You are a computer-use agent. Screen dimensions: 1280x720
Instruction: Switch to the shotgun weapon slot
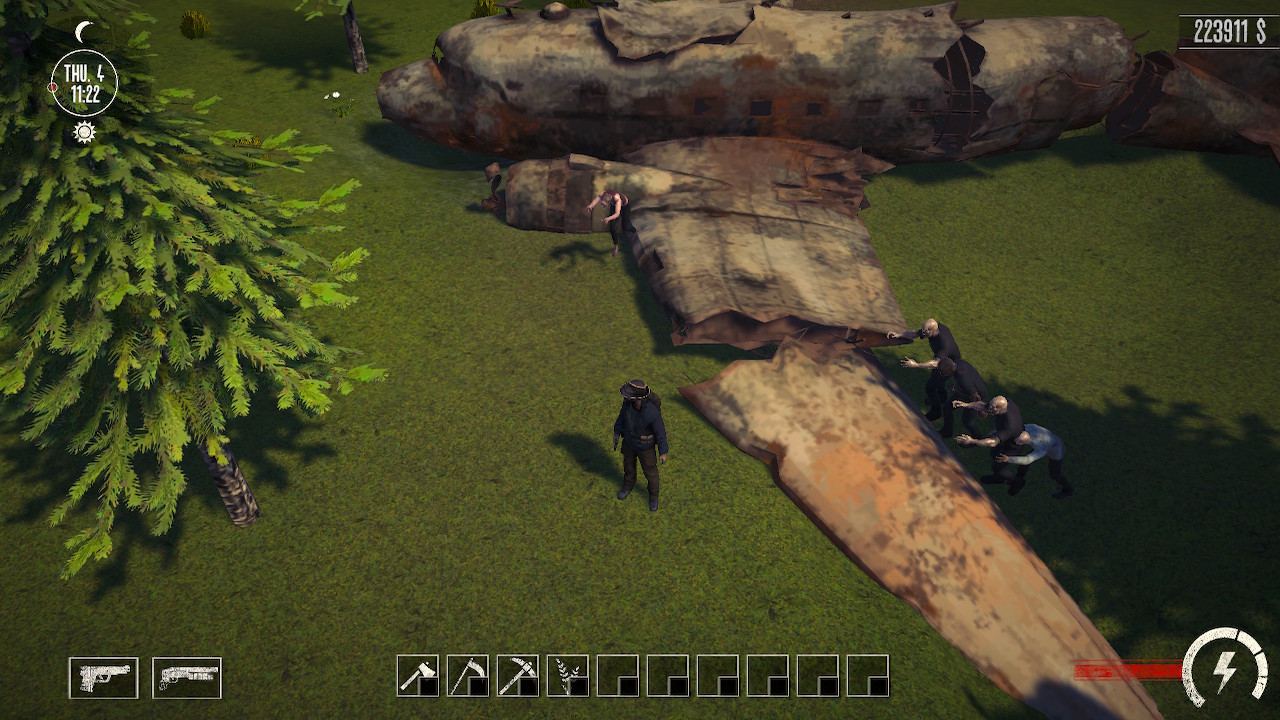coord(186,676)
